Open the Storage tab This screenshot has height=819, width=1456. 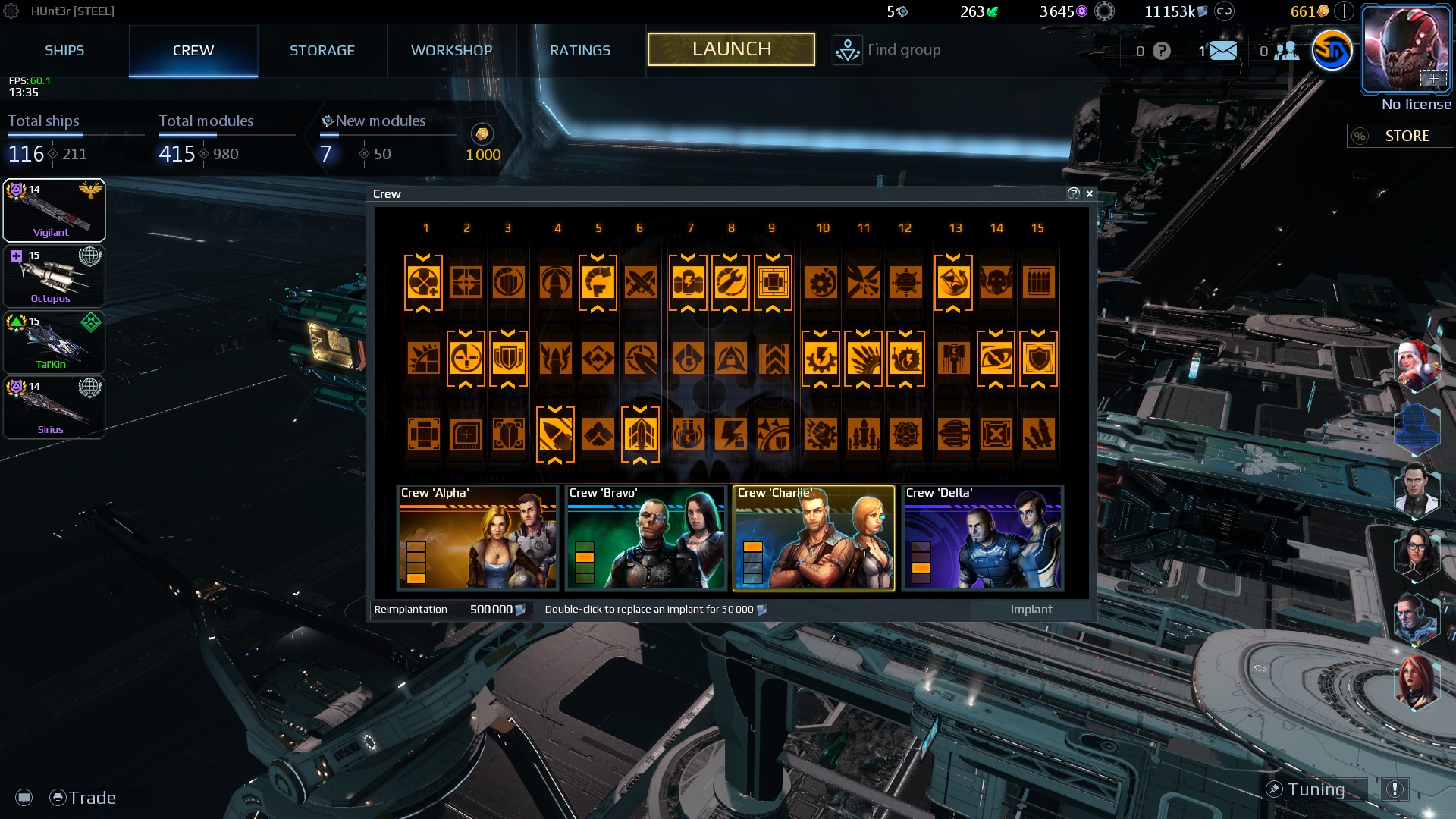[322, 51]
